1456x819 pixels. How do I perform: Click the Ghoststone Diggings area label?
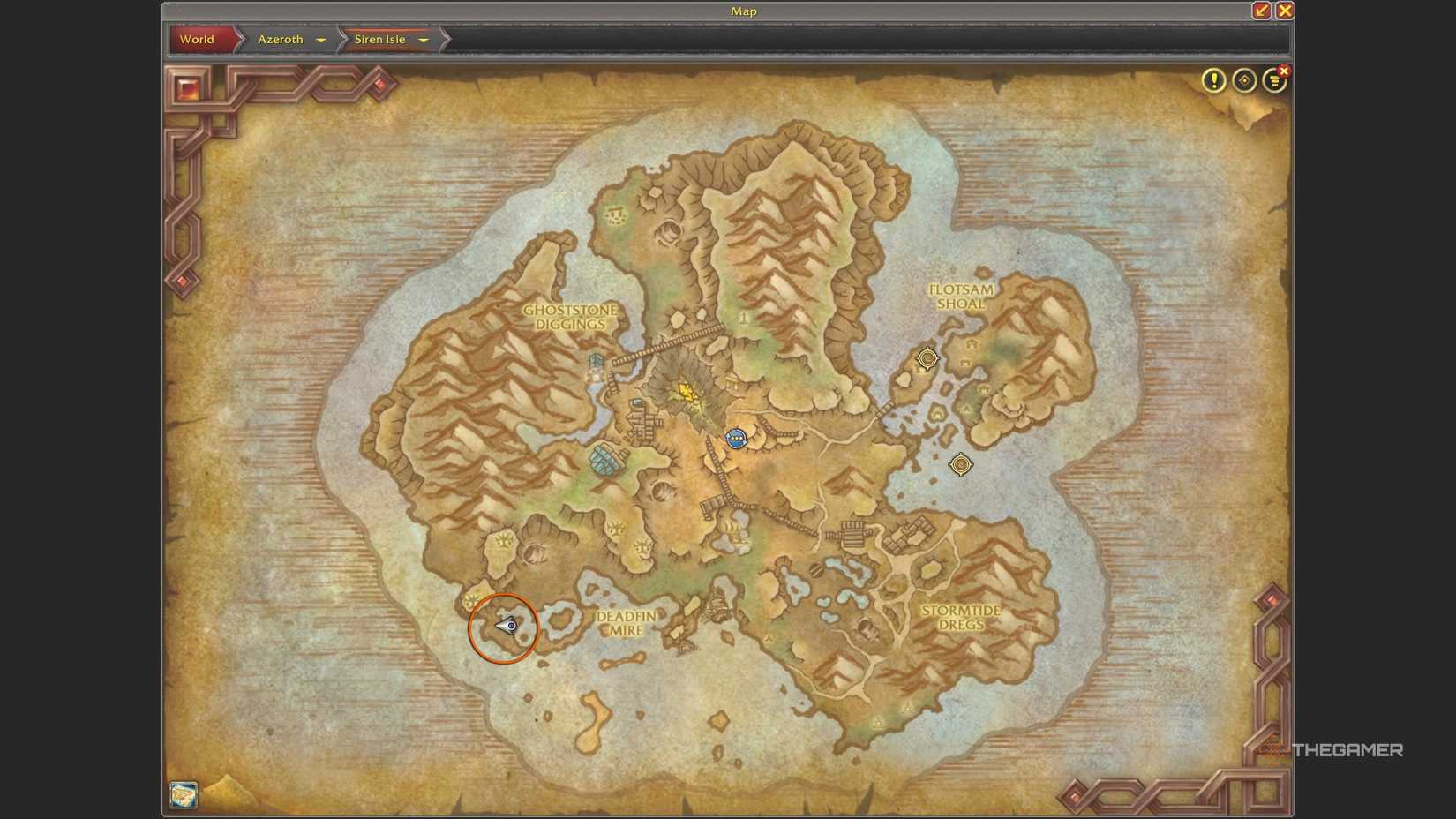click(572, 318)
